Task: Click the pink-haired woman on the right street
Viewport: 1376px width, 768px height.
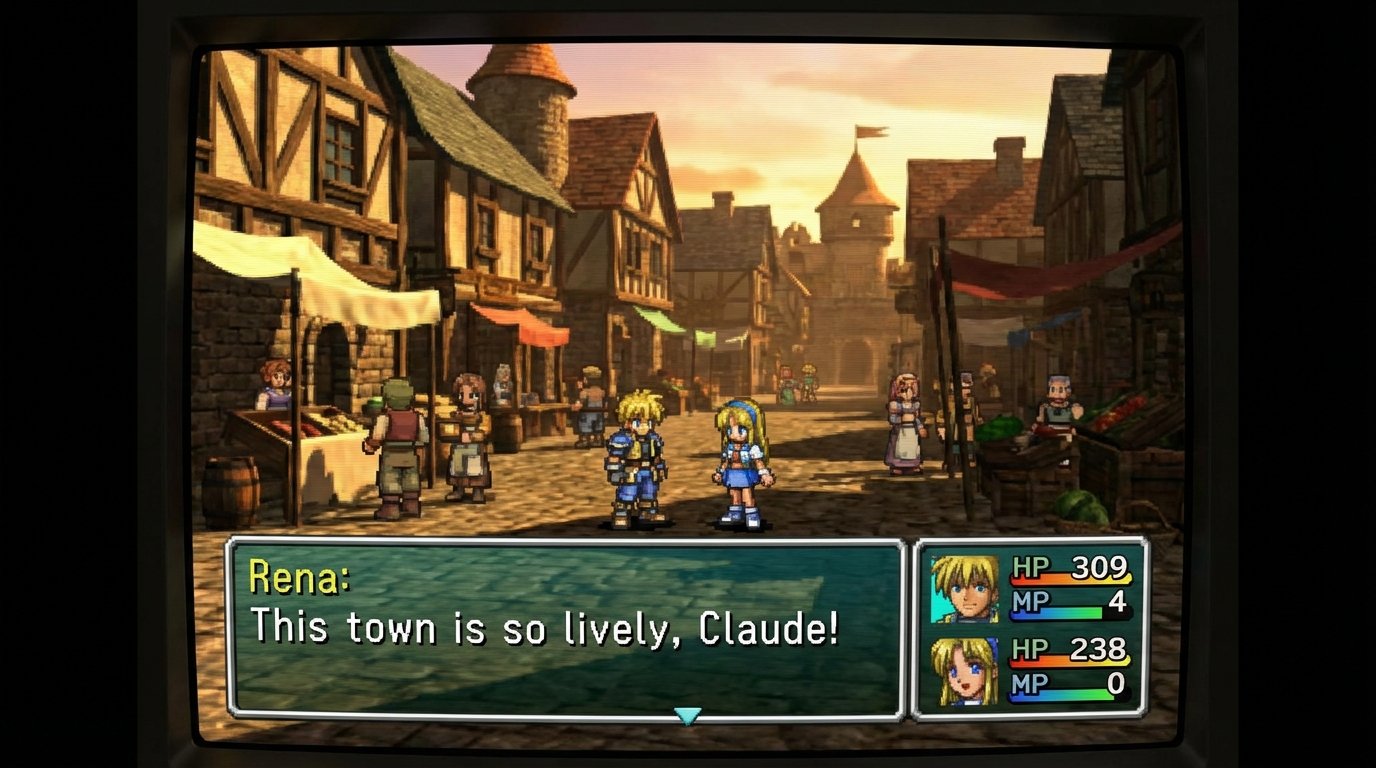Action: (905, 425)
